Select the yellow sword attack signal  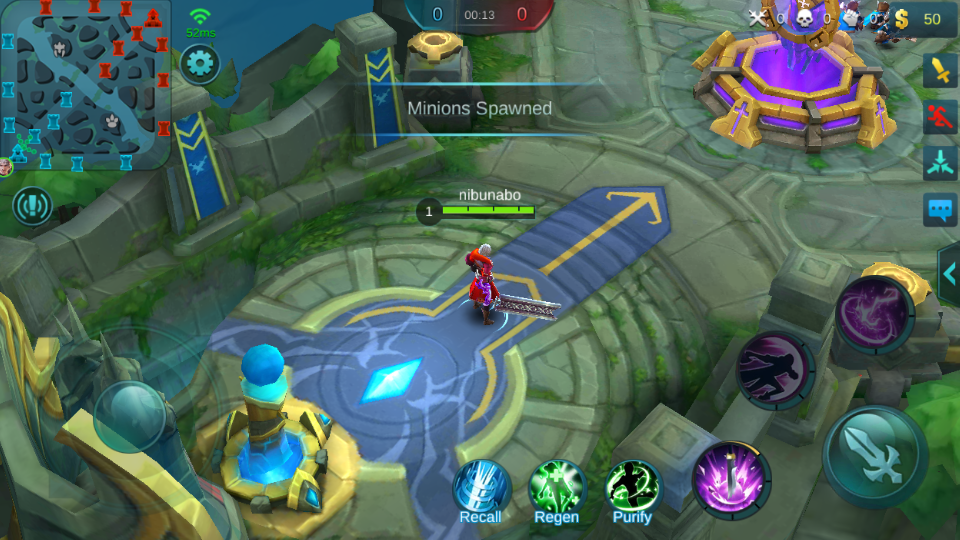click(x=939, y=70)
